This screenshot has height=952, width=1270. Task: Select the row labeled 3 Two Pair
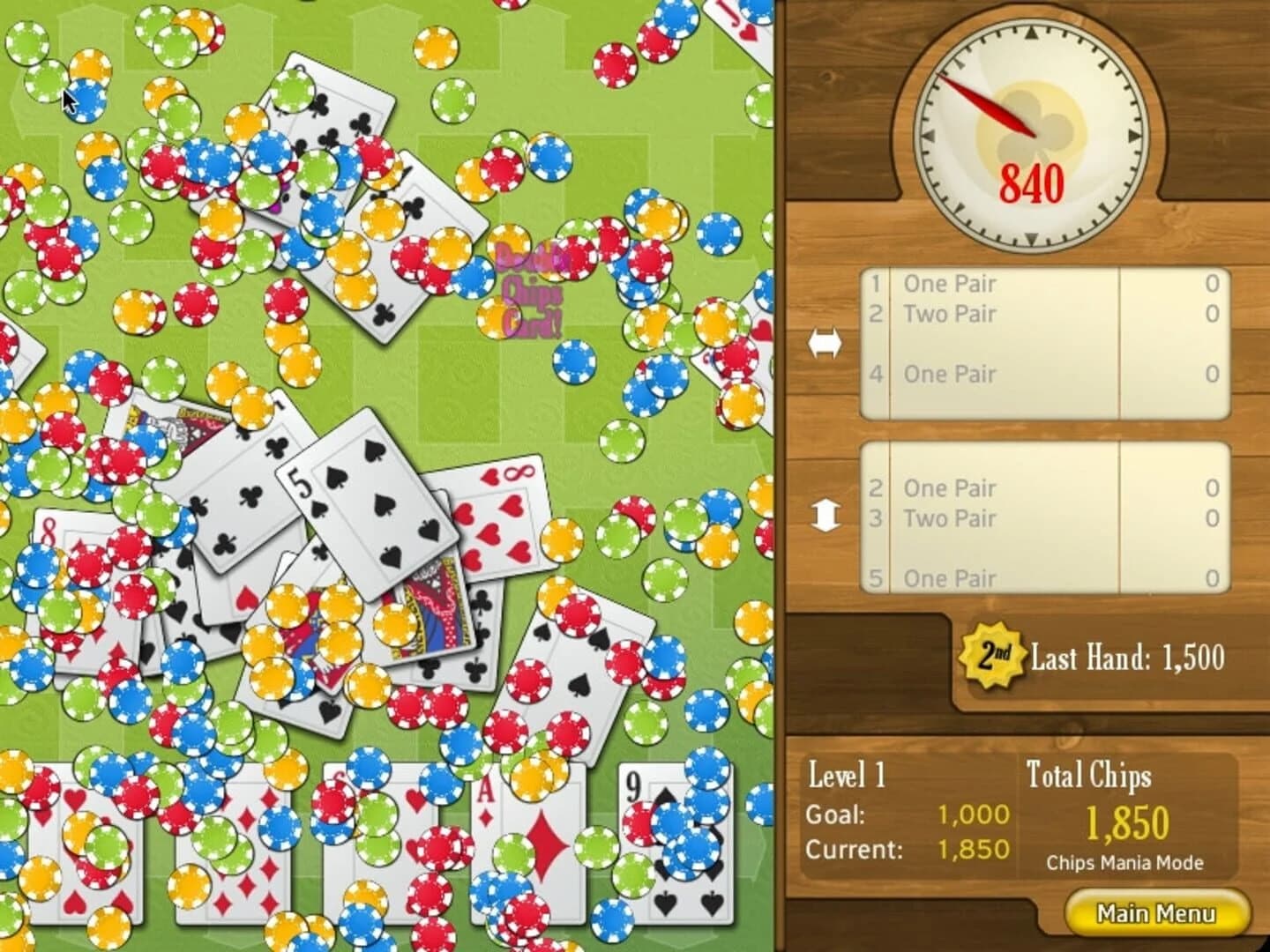948,519
